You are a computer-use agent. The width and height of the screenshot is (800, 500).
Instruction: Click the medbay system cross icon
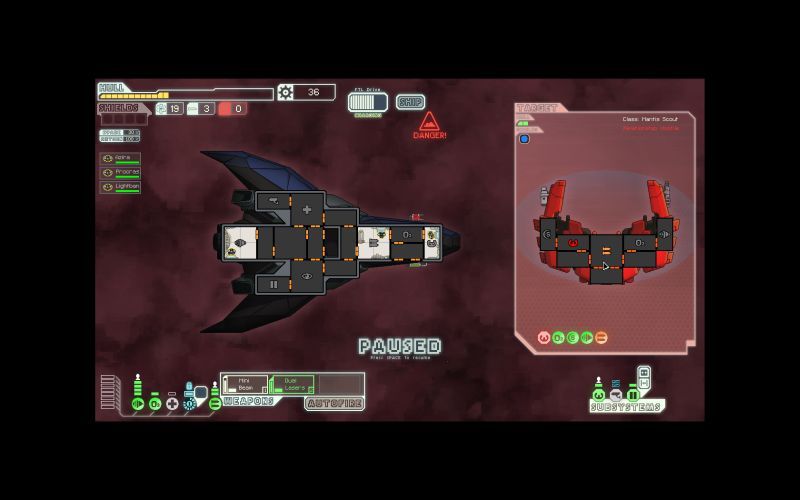click(172, 404)
